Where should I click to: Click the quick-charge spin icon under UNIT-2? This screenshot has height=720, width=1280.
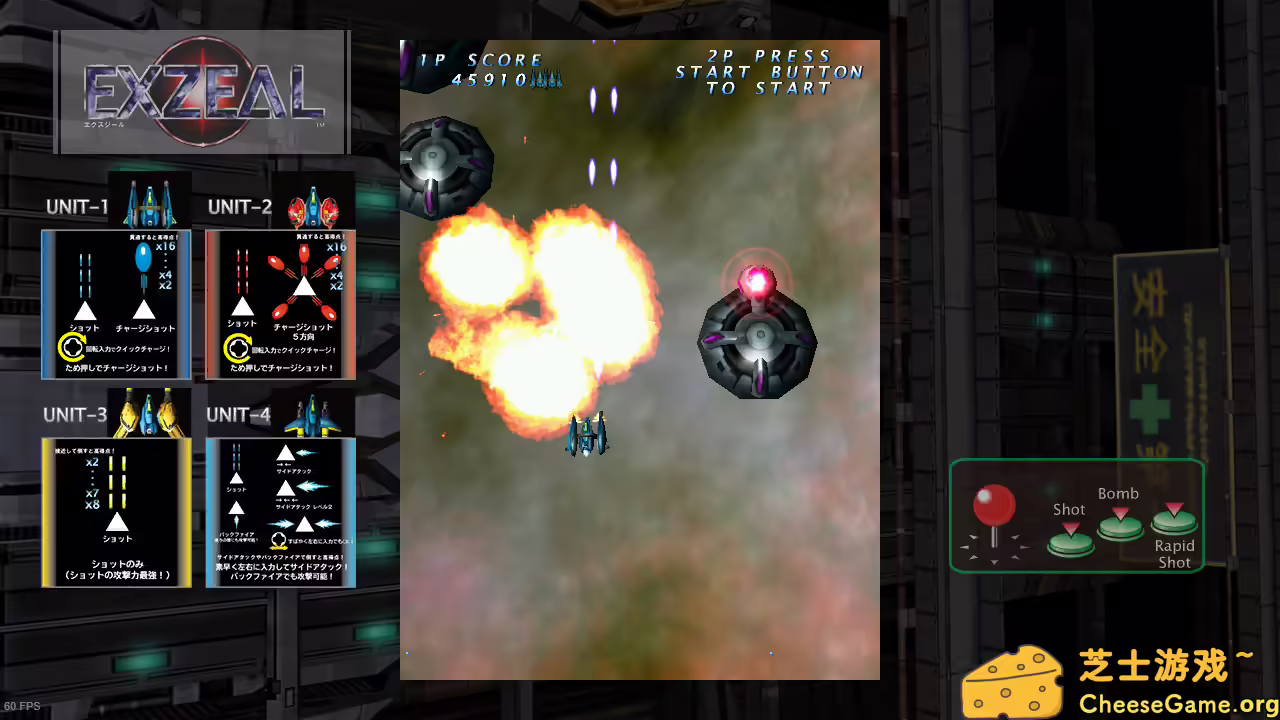coord(238,349)
